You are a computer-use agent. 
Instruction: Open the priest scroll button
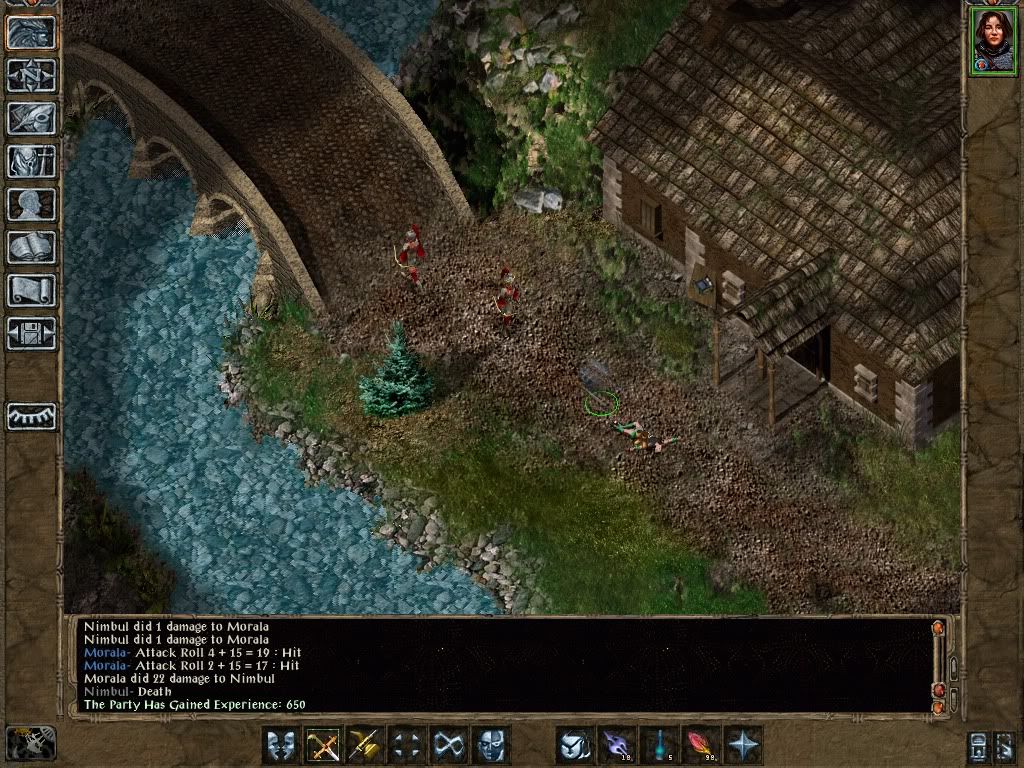[x=31, y=290]
